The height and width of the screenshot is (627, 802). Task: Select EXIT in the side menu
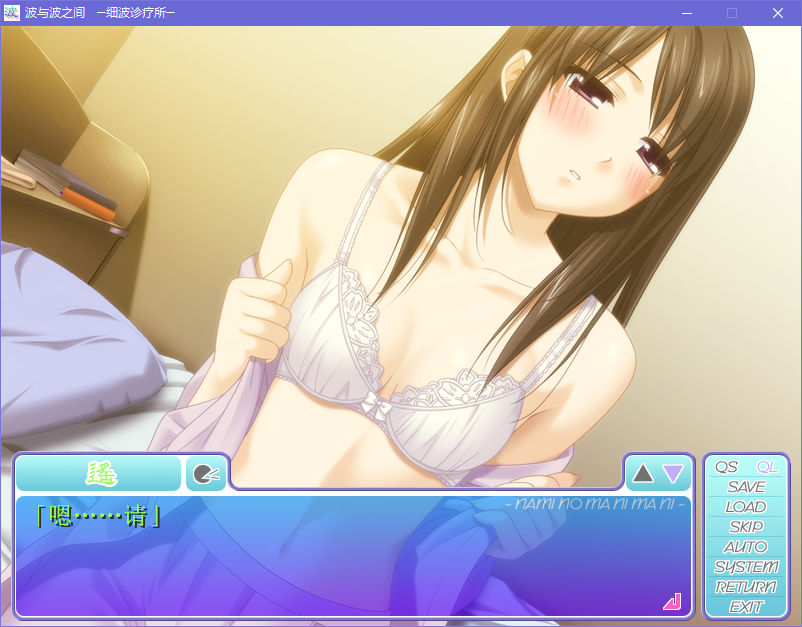click(x=746, y=606)
